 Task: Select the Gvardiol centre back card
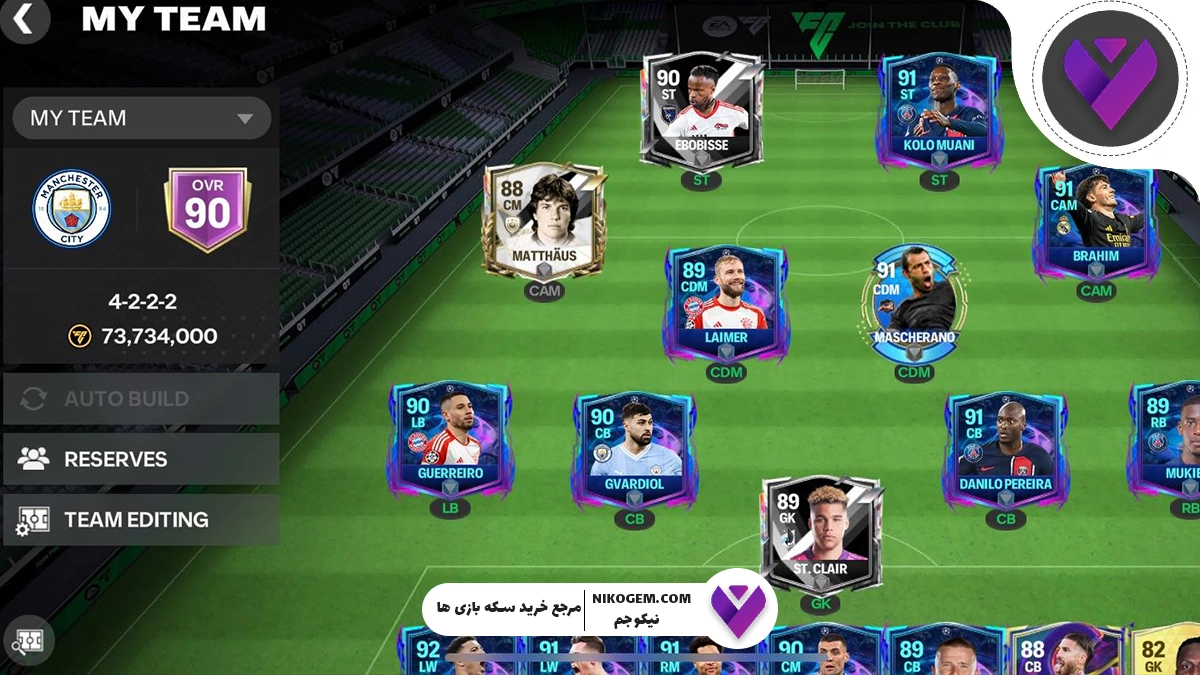pyautogui.click(x=634, y=447)
